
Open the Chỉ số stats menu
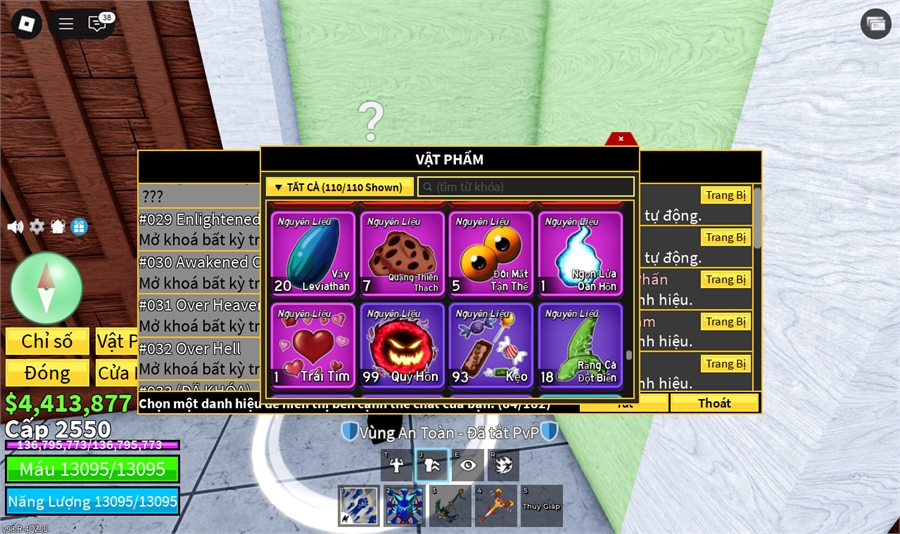click(x=47, y=341)
